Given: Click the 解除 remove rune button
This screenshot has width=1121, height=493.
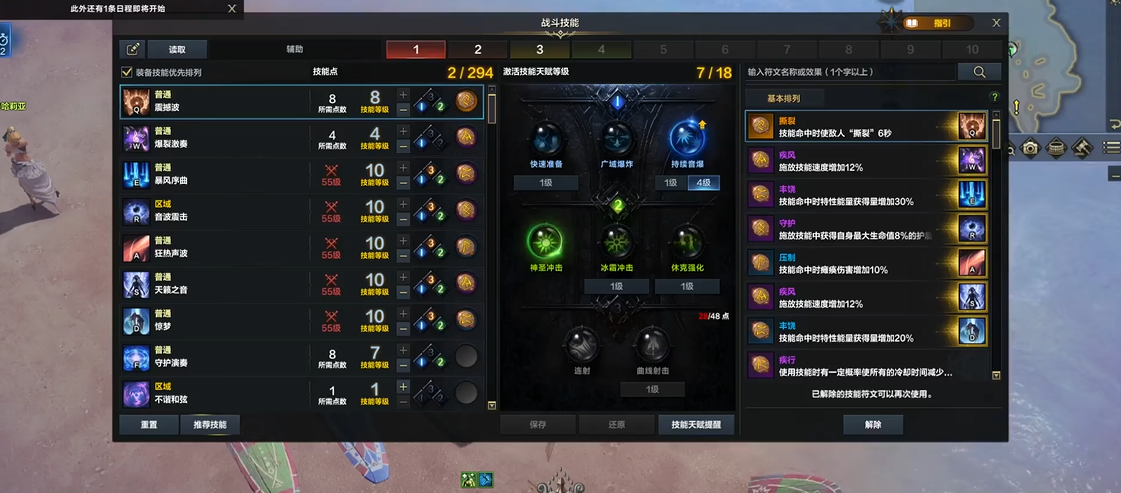Looking at the screenshot, I should click(873, 424).
